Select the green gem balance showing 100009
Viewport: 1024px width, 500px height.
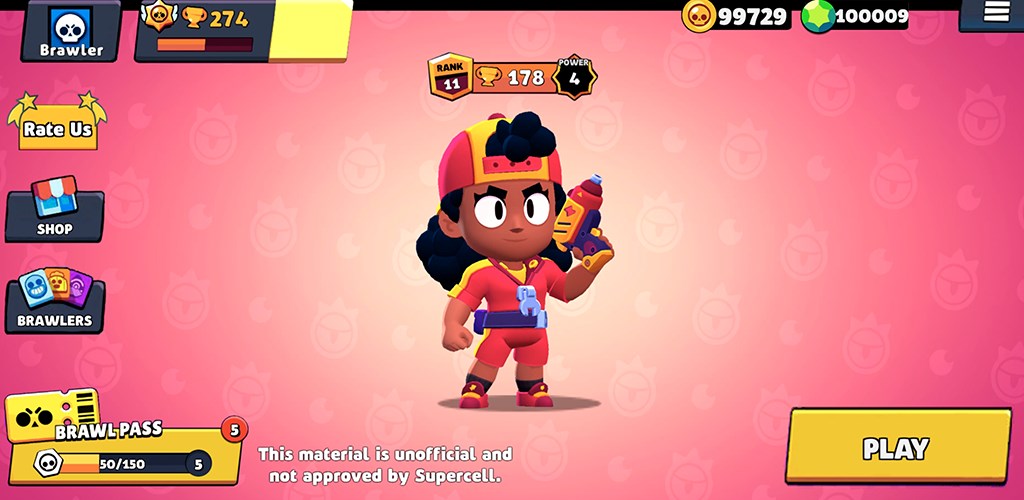pyautogui.click(x=856, y=16)
